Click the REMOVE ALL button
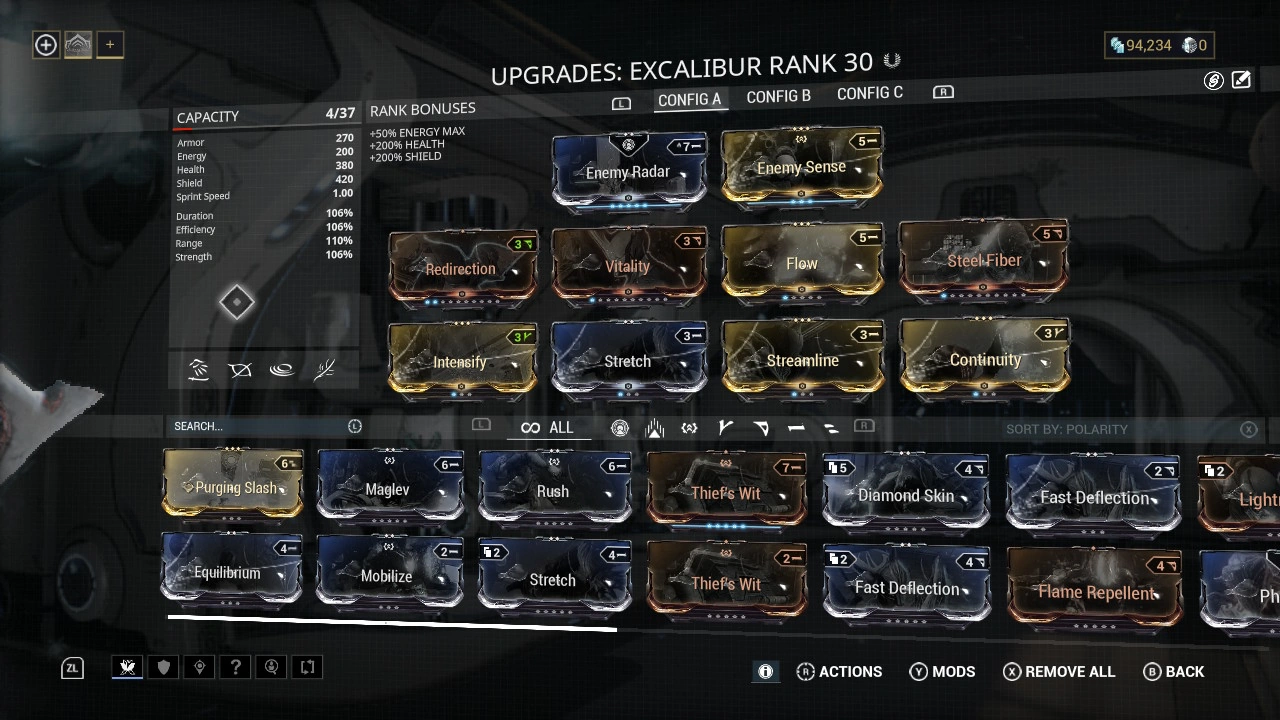 [1058, 671]
